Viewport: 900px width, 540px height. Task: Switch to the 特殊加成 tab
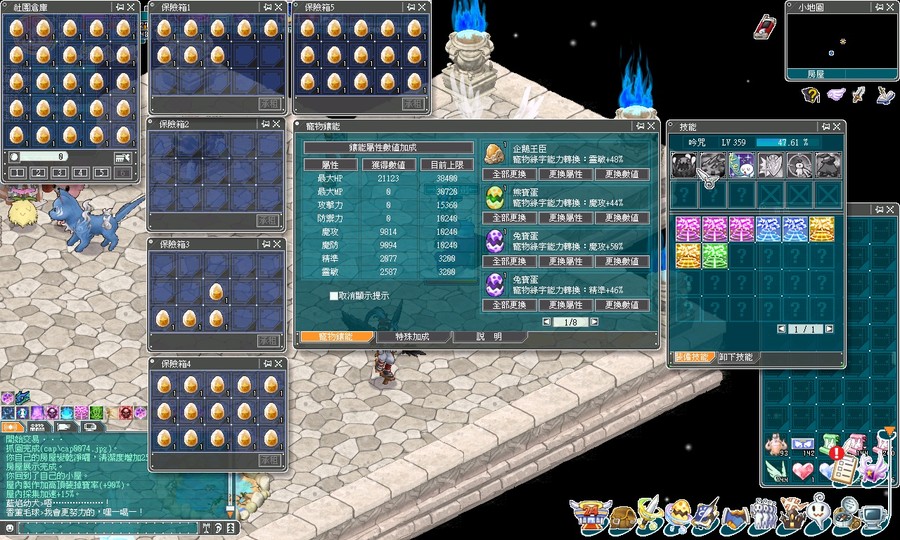click(x=411, y=337)
